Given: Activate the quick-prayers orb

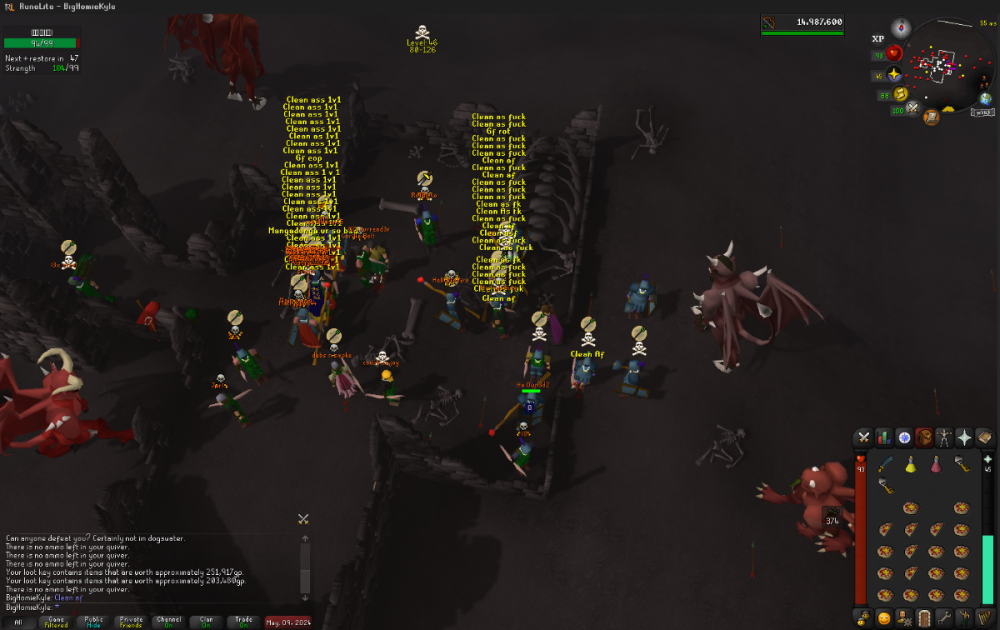Looking at the screenshot, I should 893,75.
